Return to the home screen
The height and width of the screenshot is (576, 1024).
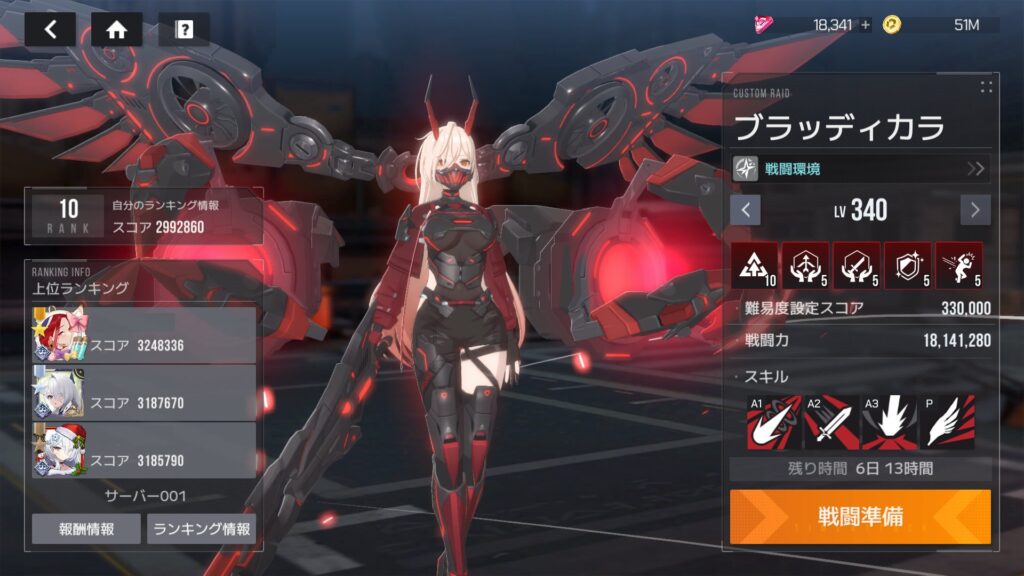pos(116,29)
